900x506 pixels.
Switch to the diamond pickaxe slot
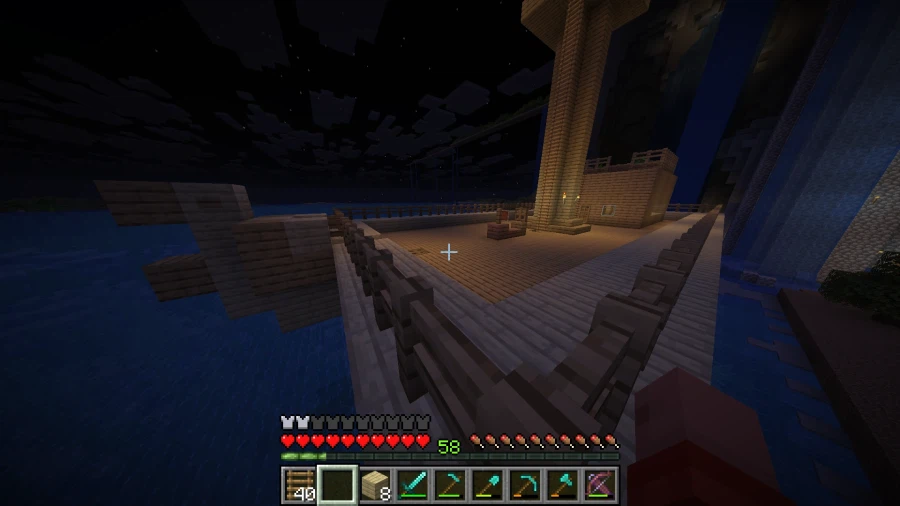coord(525,485)
